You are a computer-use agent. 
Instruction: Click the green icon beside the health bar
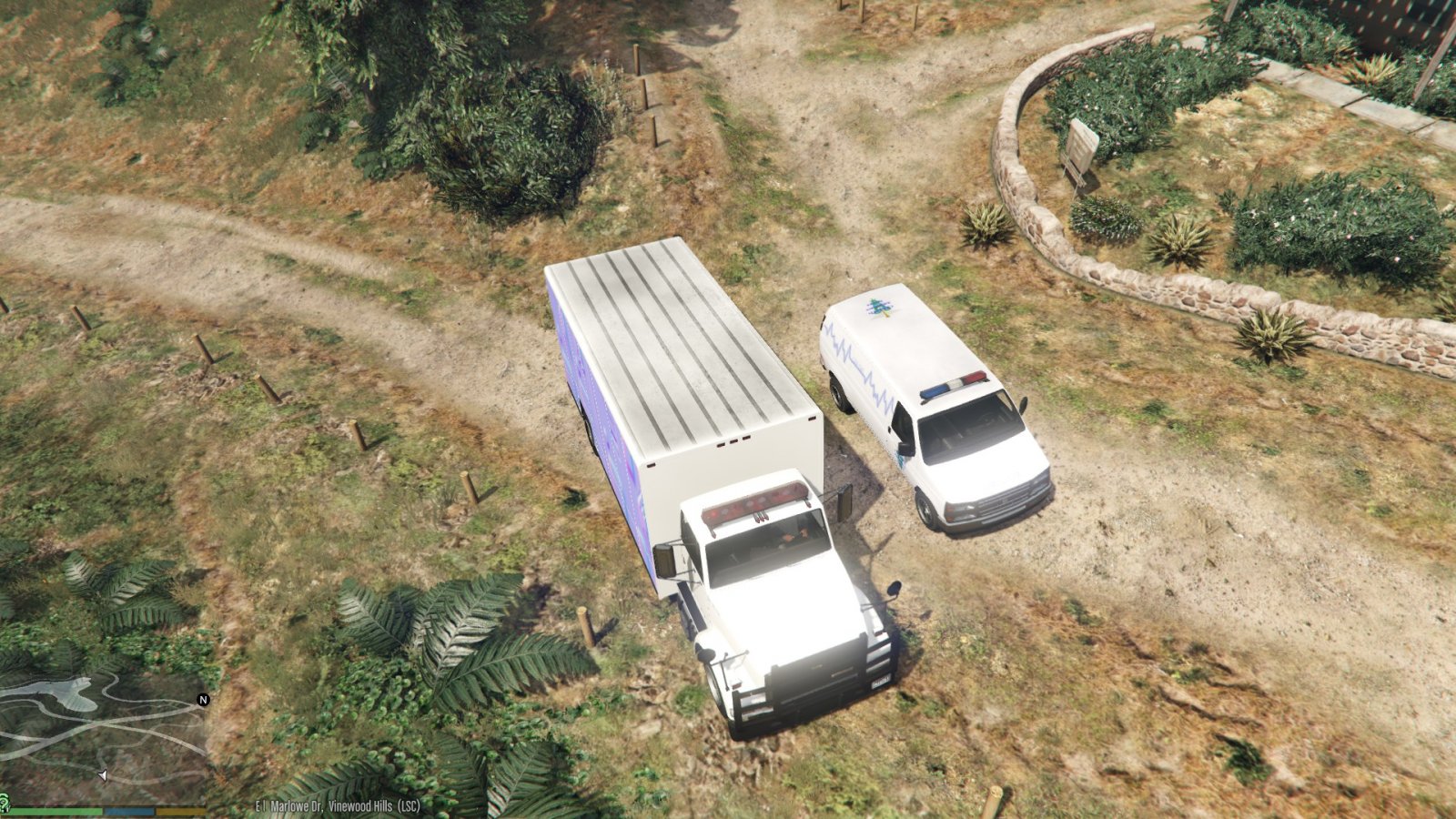[x=4, y=802]
